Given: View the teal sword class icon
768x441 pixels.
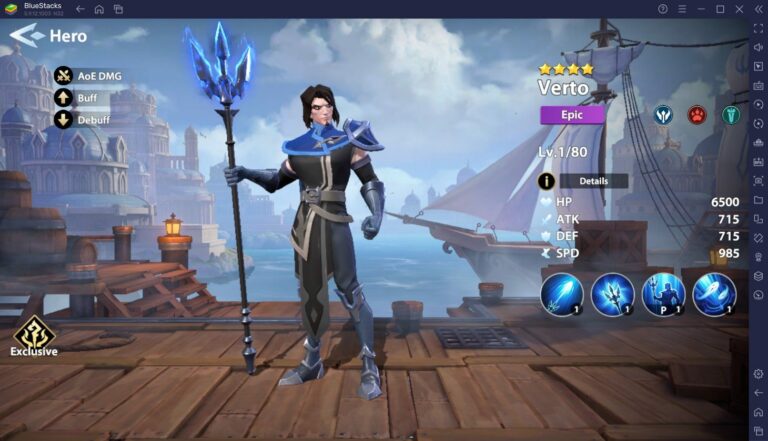Looking at the screenshot, I should (731, 114).
